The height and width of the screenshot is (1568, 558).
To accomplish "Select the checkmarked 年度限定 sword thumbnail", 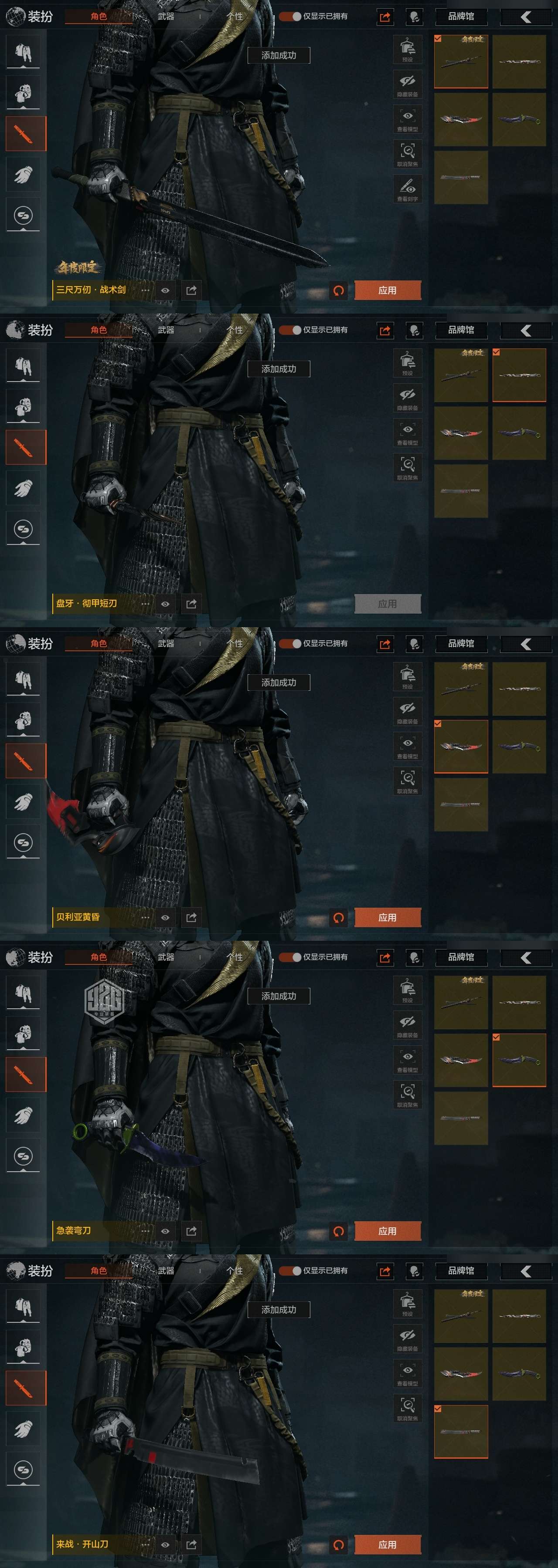I will [x=460, y=61].
